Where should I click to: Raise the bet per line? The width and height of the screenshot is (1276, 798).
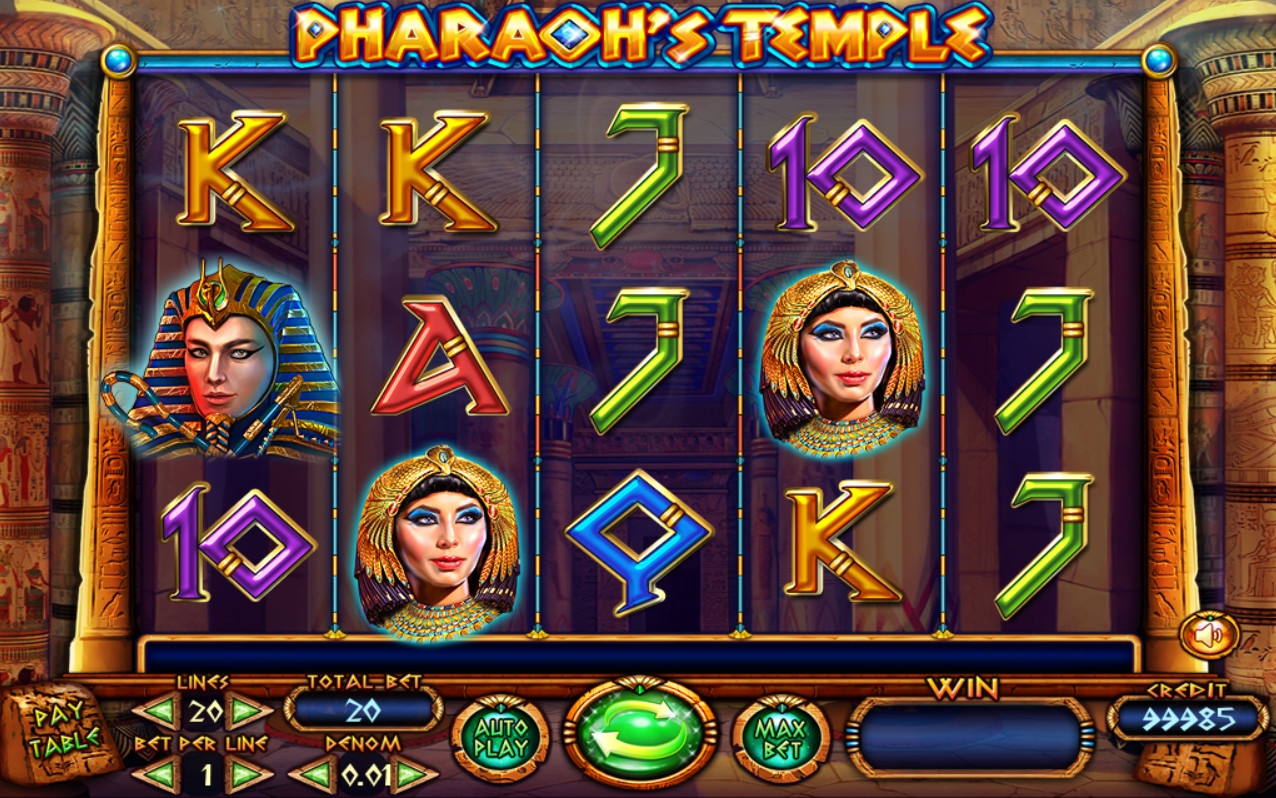click(248, 774)
